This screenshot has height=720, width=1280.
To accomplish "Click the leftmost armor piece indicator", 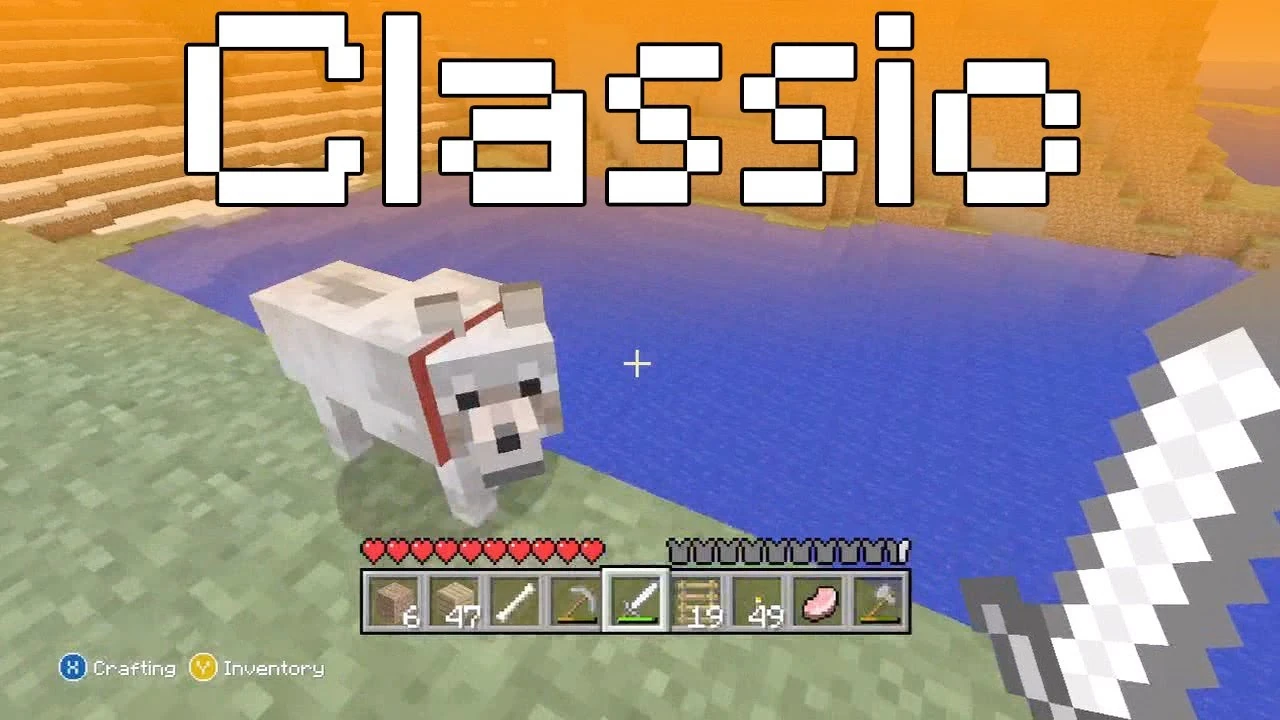I will (x=676, y=549).
